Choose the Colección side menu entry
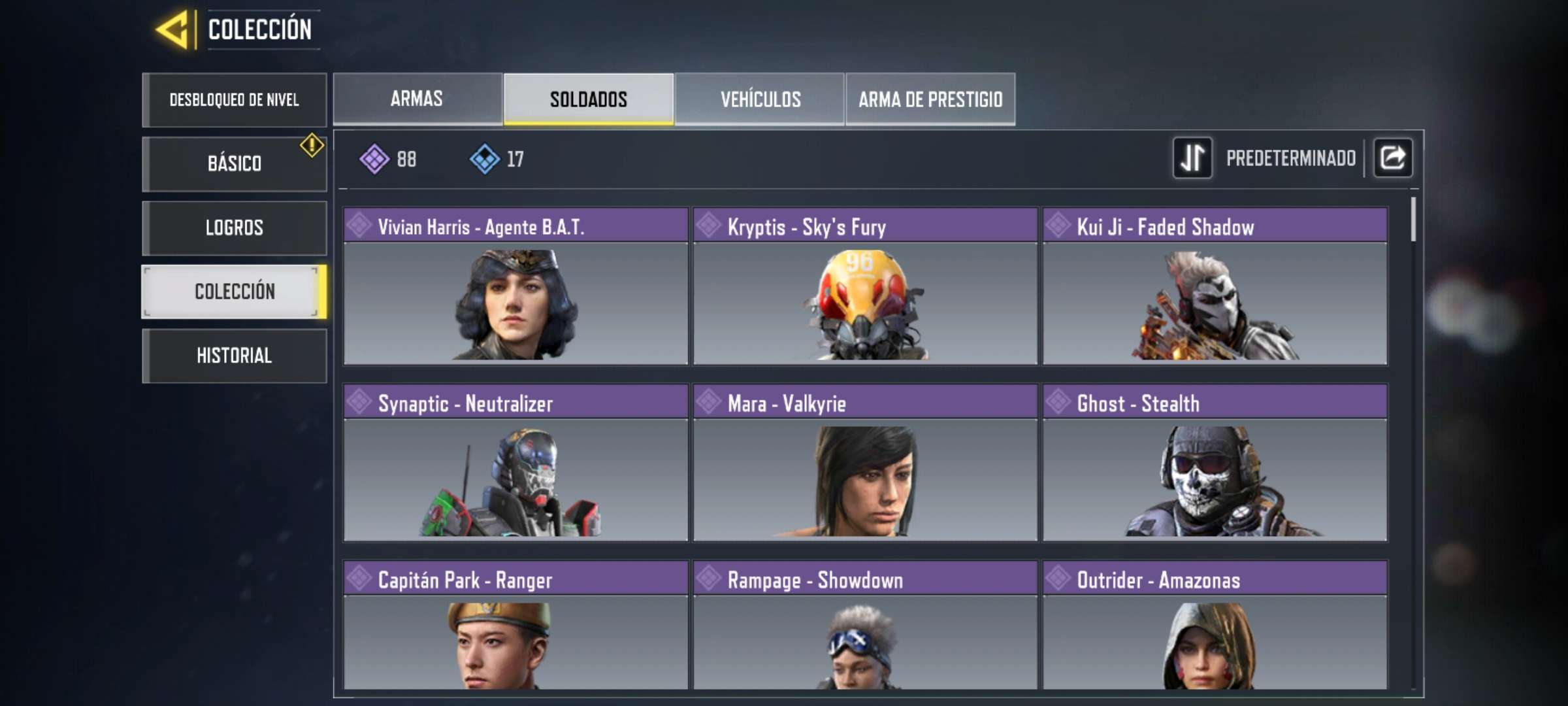This screenshot has height=706, width=1568. (x=234, y=292)
